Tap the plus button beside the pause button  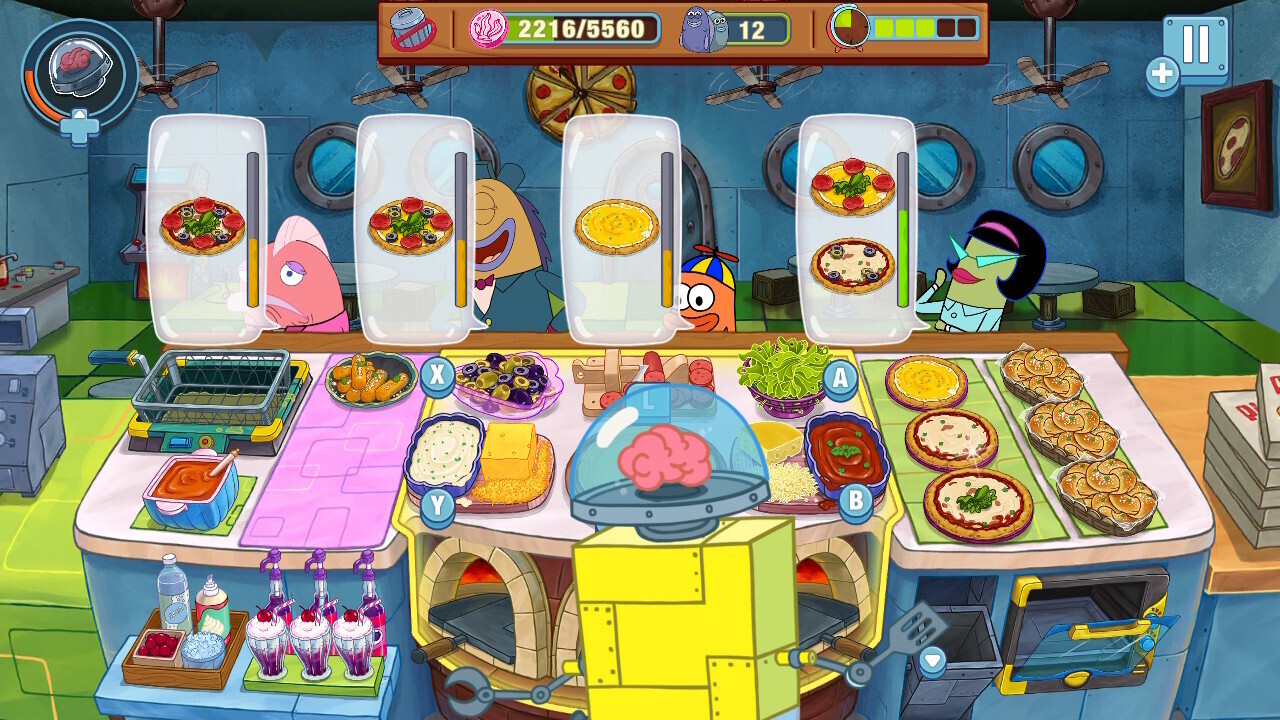click(1164, 72)
